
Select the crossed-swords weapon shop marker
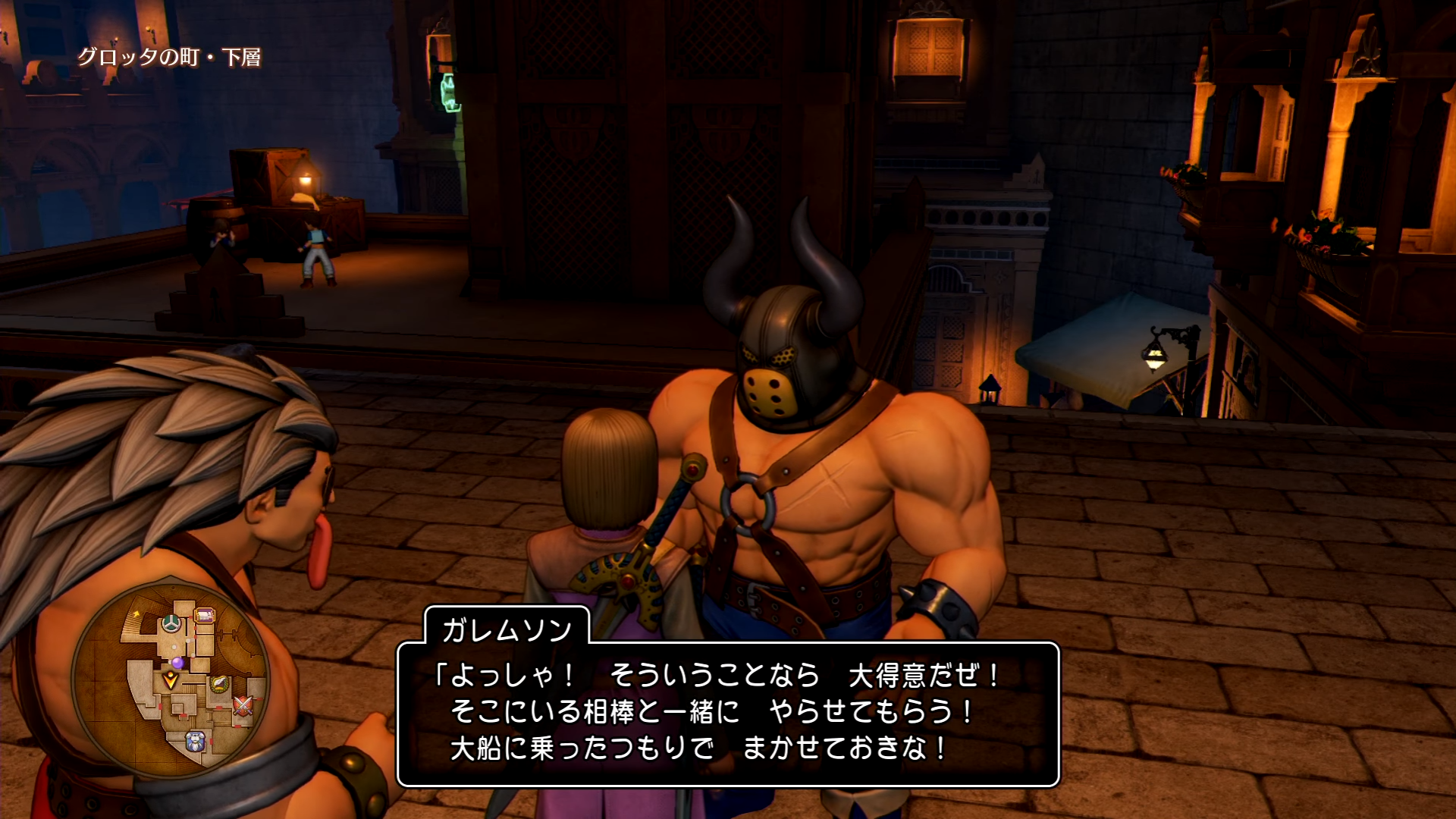pyautogui.click(x=243, y=707)
